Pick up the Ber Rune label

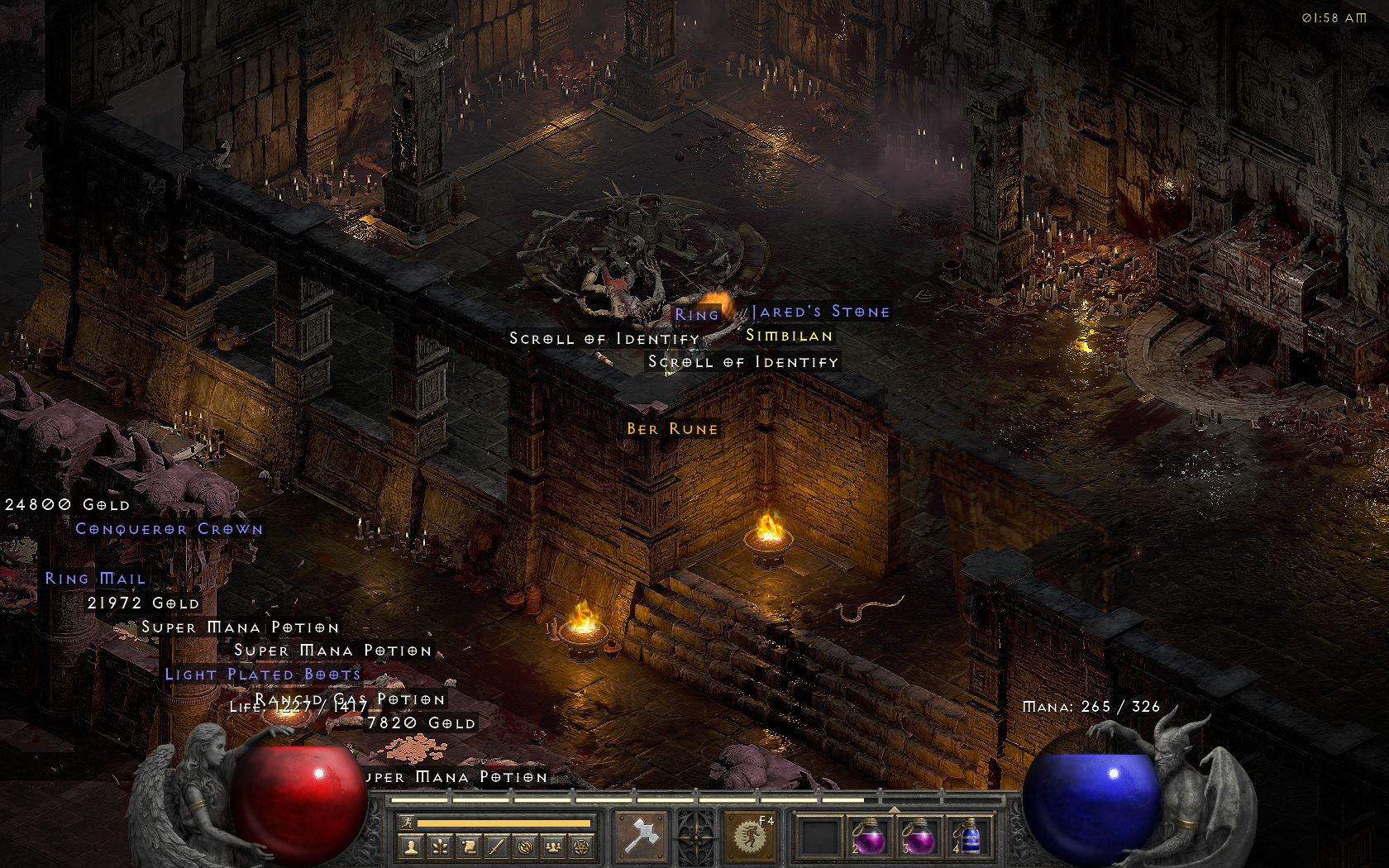[x=672, y=429]
